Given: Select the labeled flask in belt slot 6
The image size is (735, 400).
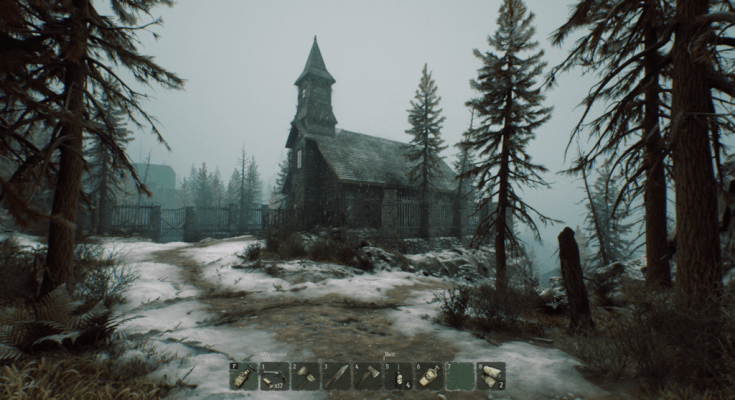Looking at the screenshot, I should 429,376.
